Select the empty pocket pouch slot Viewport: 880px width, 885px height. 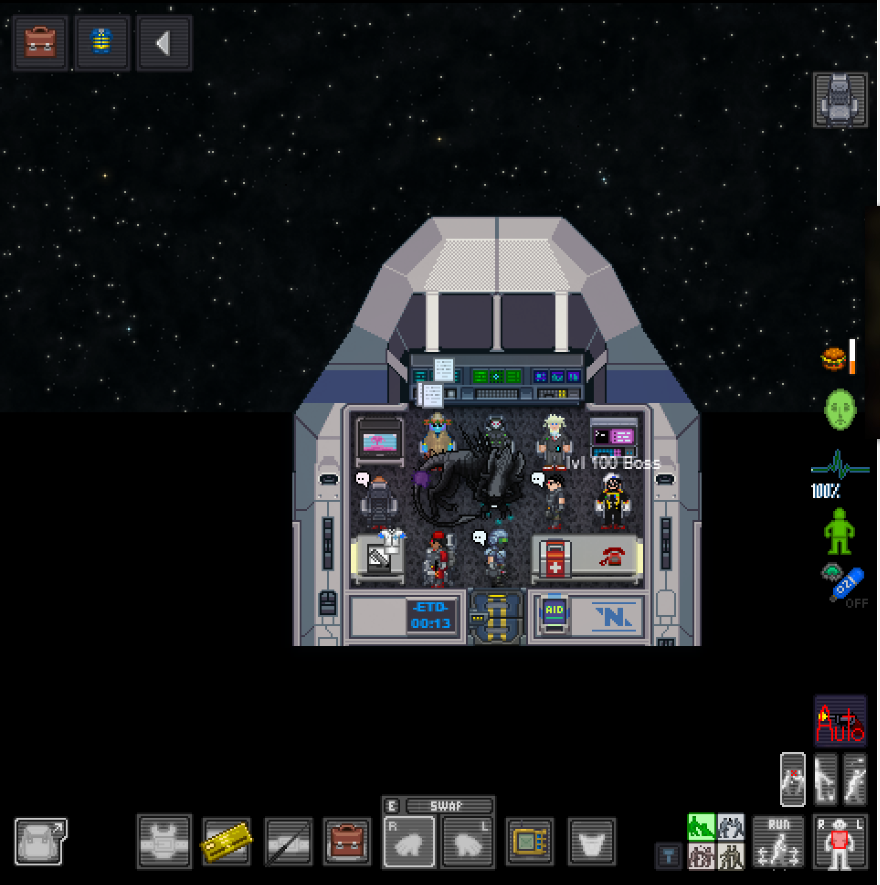[592, 841]
